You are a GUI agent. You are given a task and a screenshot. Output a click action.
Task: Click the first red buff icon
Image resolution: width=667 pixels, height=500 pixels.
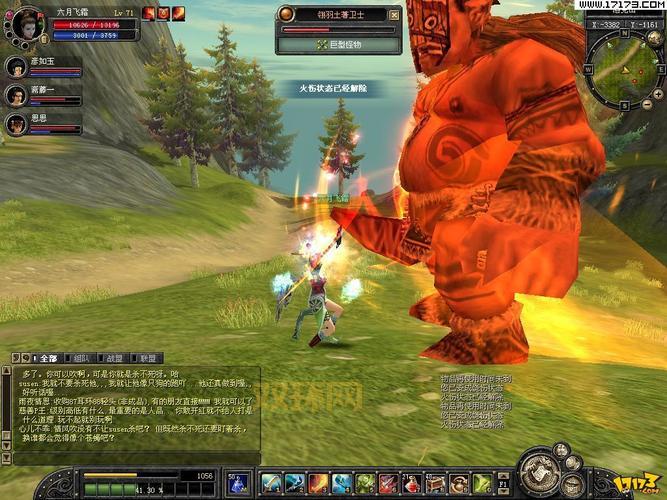[149, 13]
